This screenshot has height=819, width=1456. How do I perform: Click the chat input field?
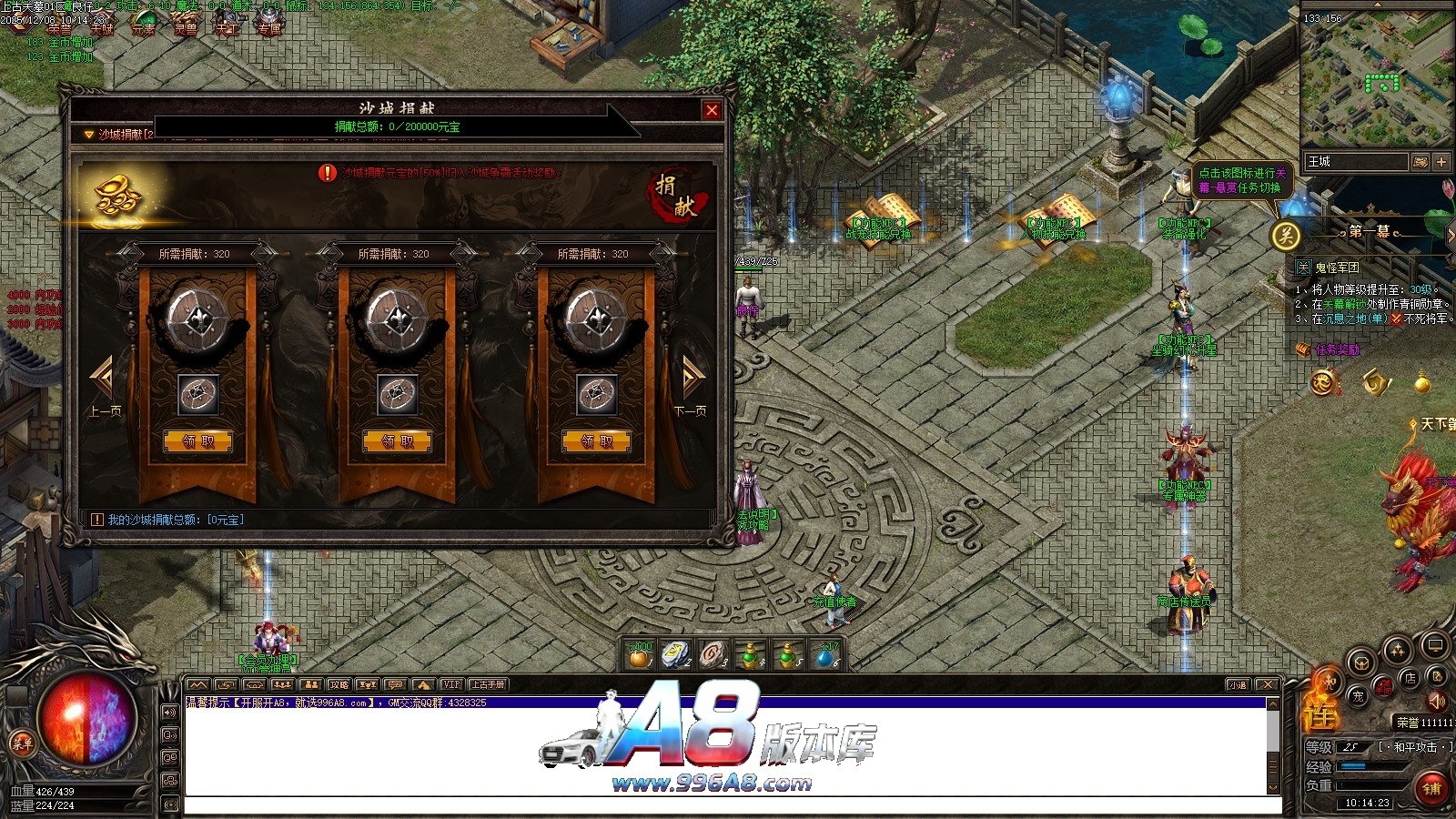[x=728, y=805]
